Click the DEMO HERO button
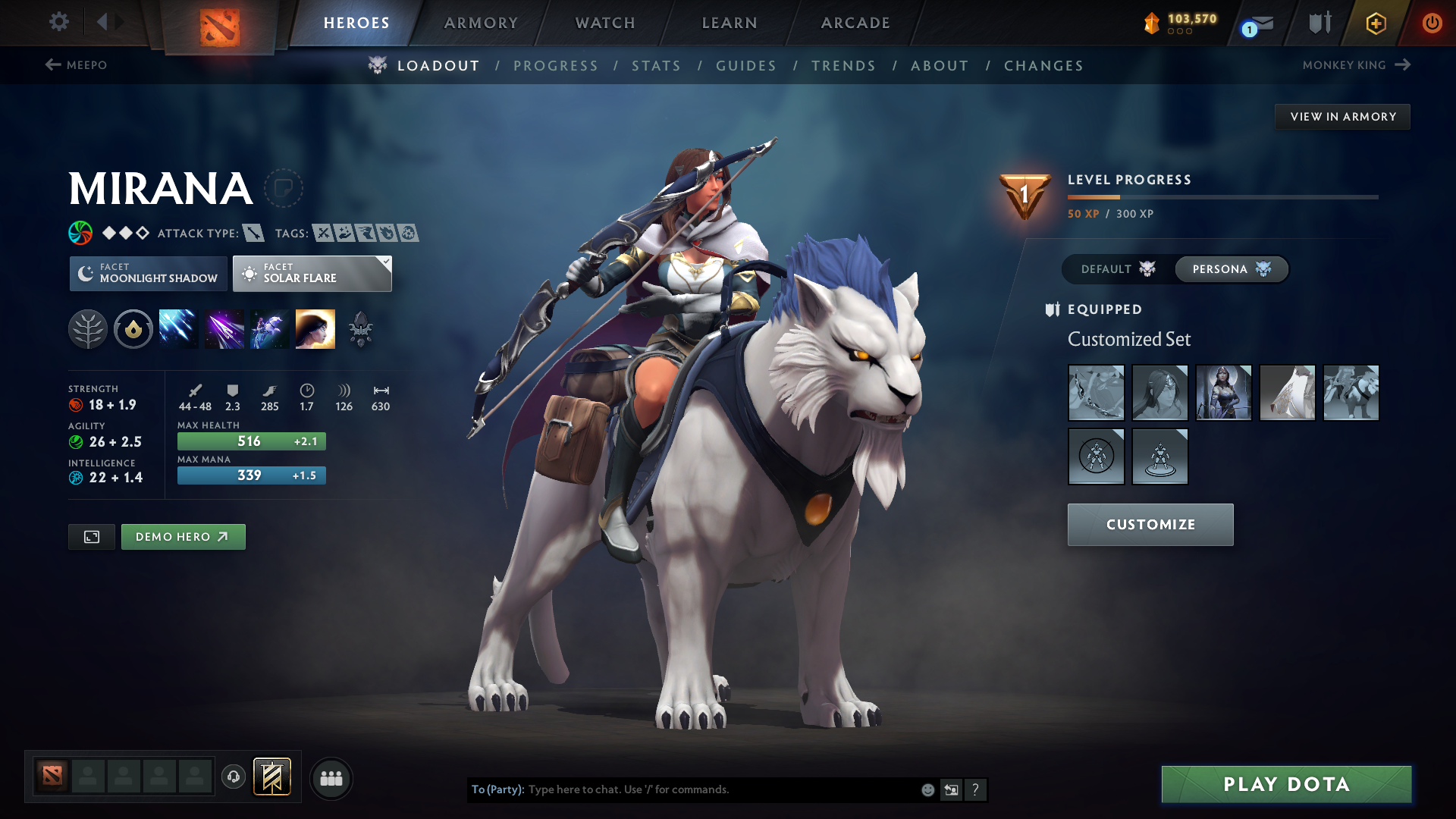The height and width of the screenshot is (819, 1456). click(183, 536)
